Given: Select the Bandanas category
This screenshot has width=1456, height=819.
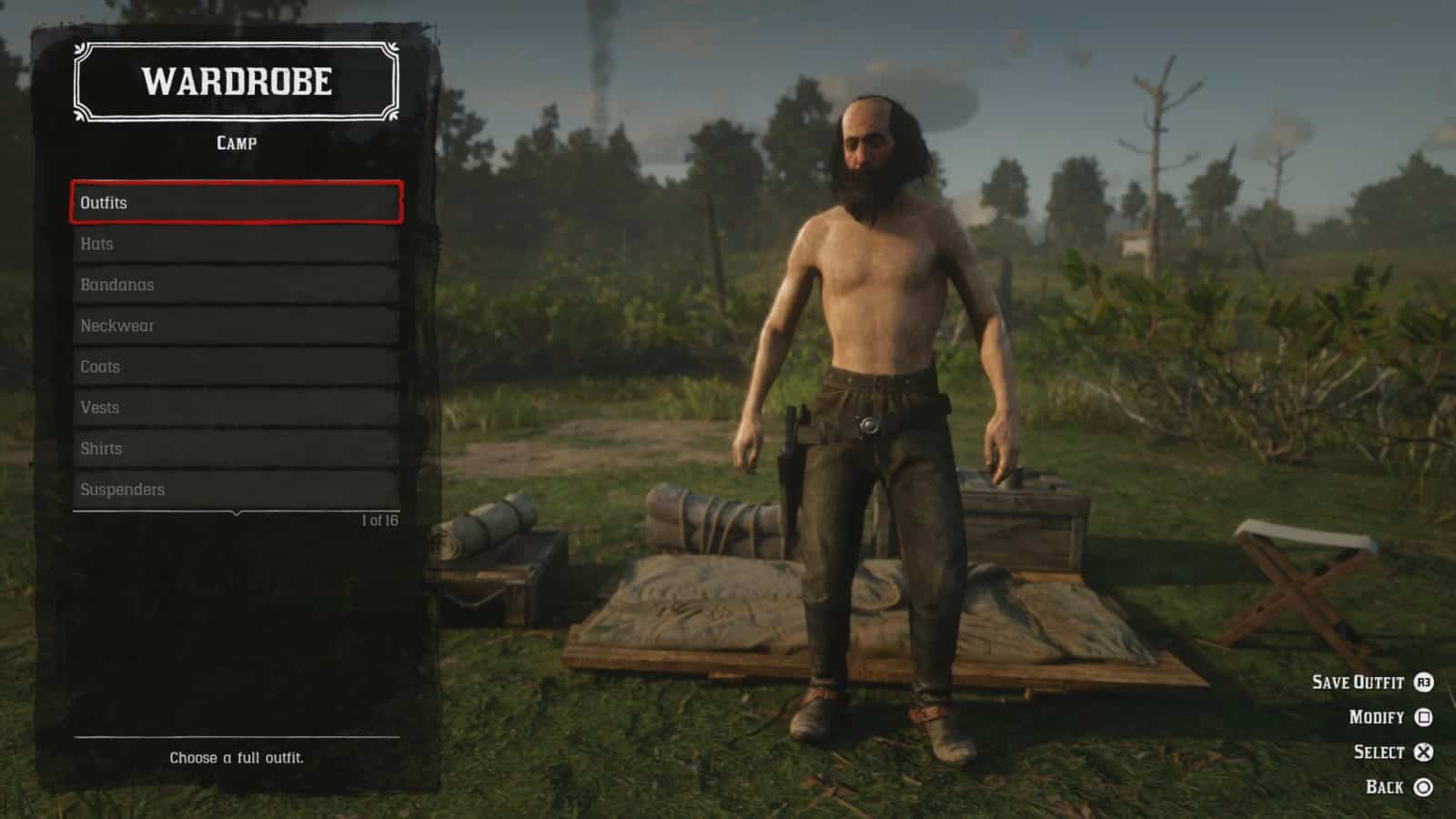Looking at the screenshot, I should click(235, 284).
